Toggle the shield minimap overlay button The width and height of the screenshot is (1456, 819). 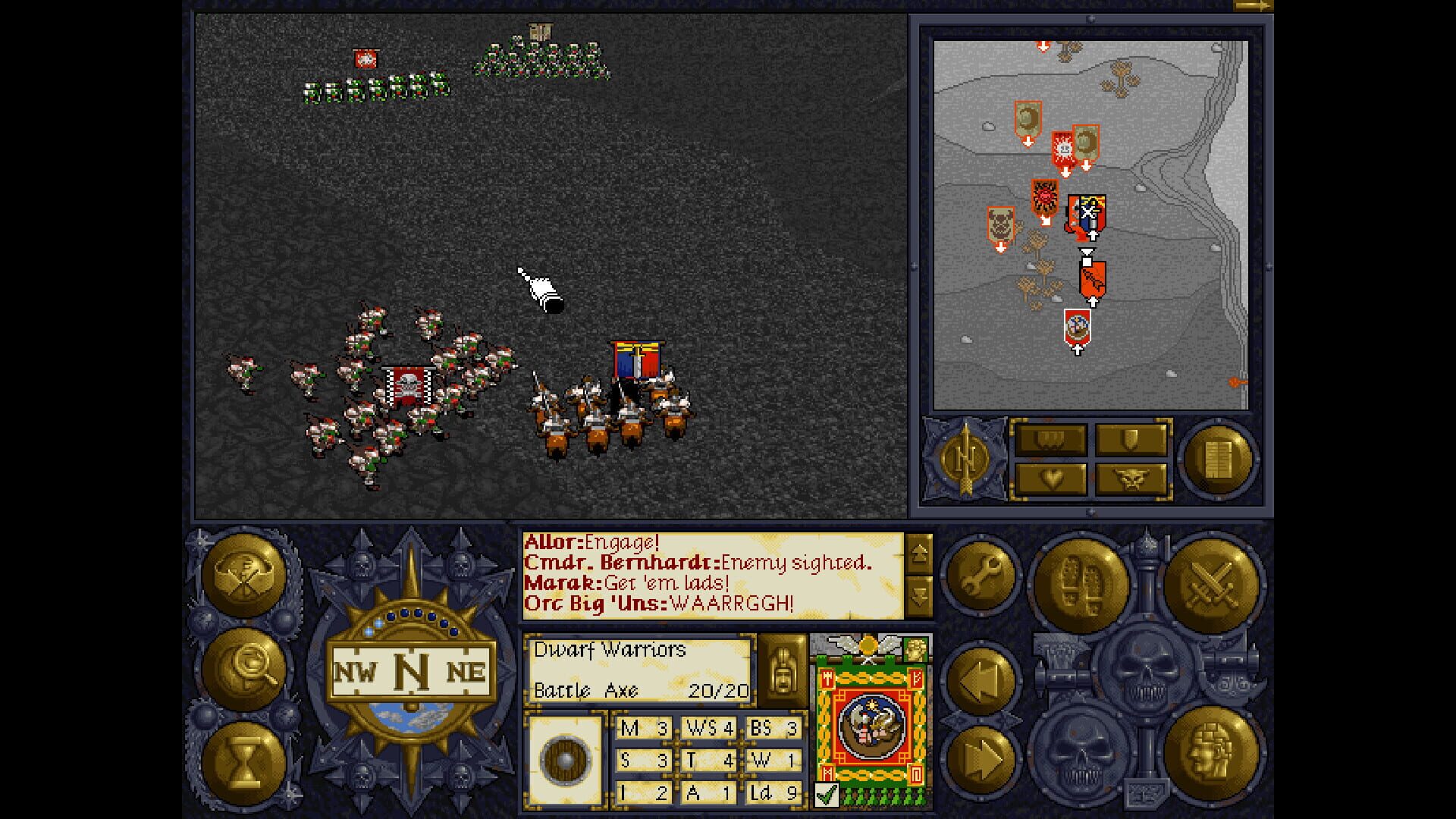pos(1133,438)
